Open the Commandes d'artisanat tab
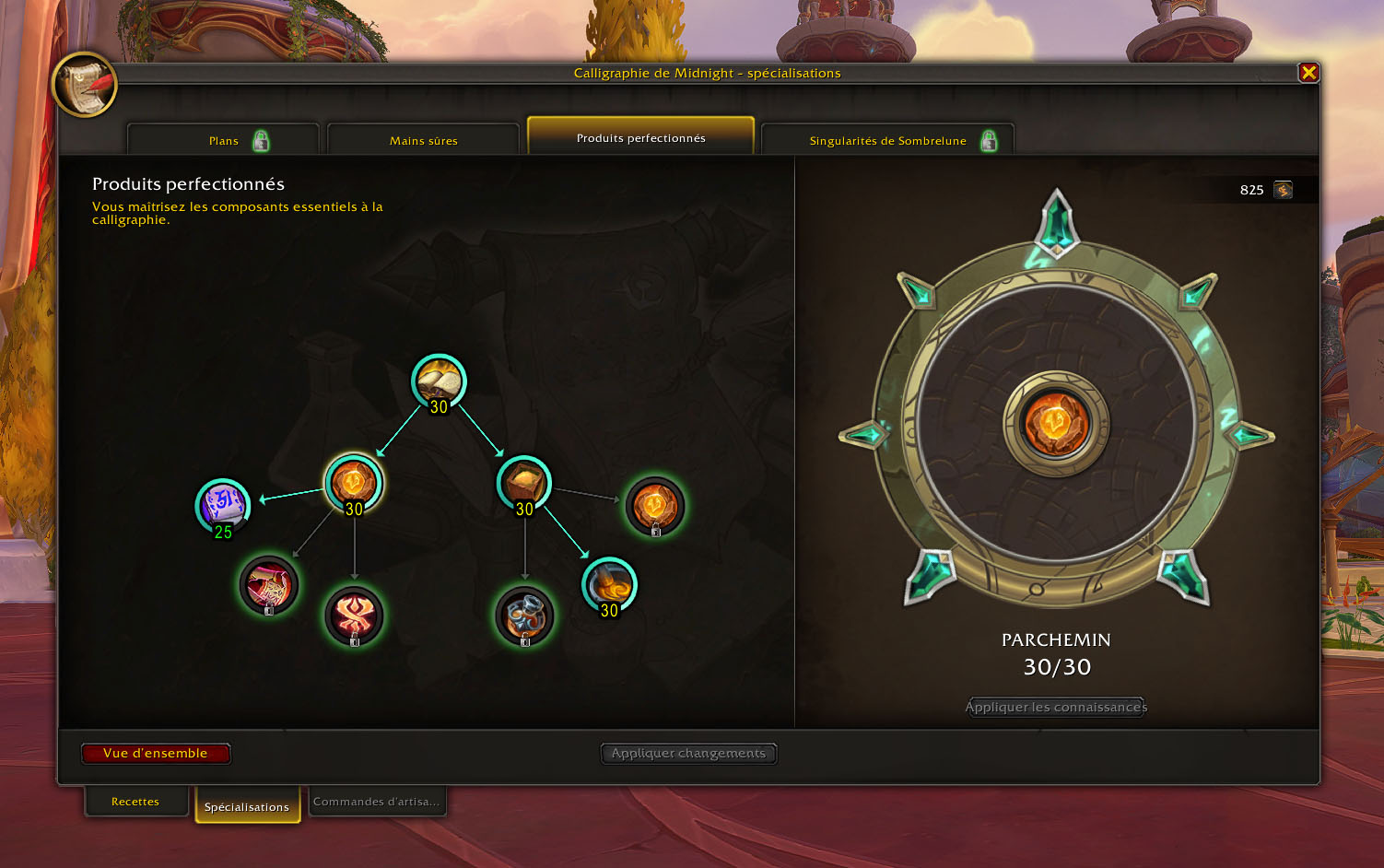Screen dimensions: 1384x868 (x=376, y=802)
